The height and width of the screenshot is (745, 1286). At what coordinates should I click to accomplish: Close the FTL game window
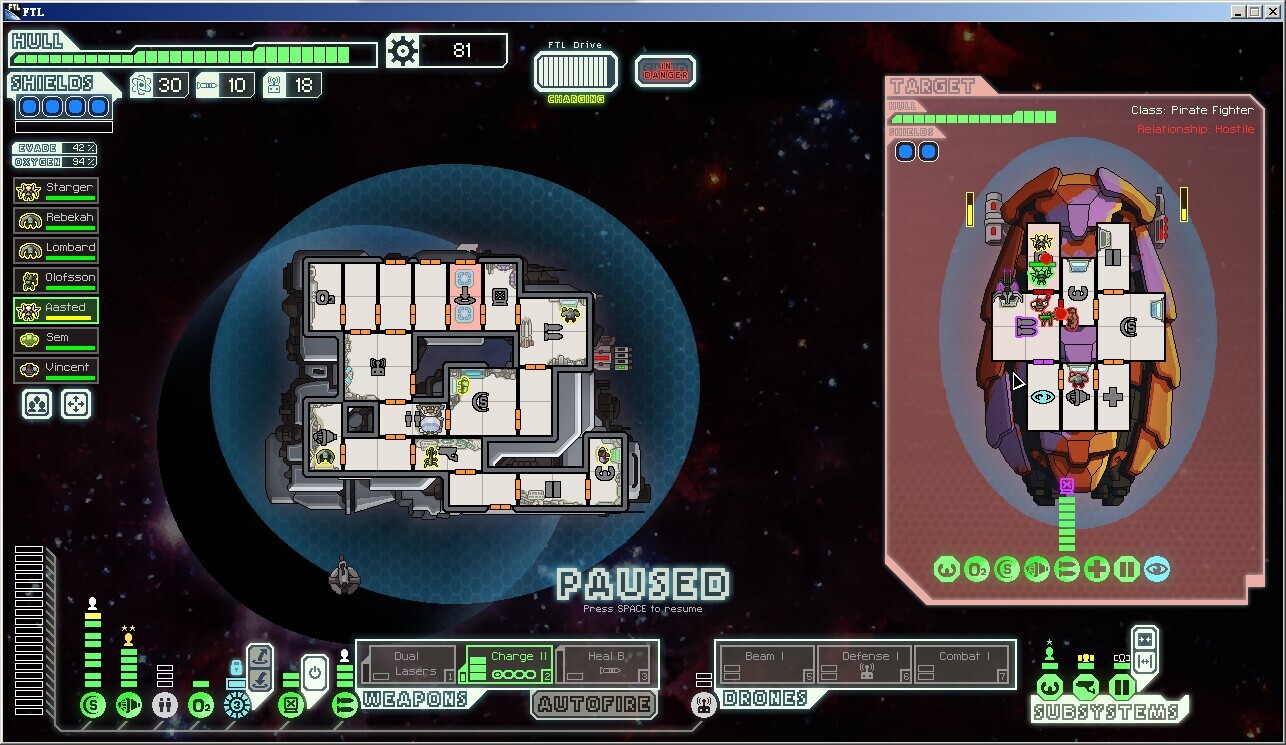point(1275,11)
